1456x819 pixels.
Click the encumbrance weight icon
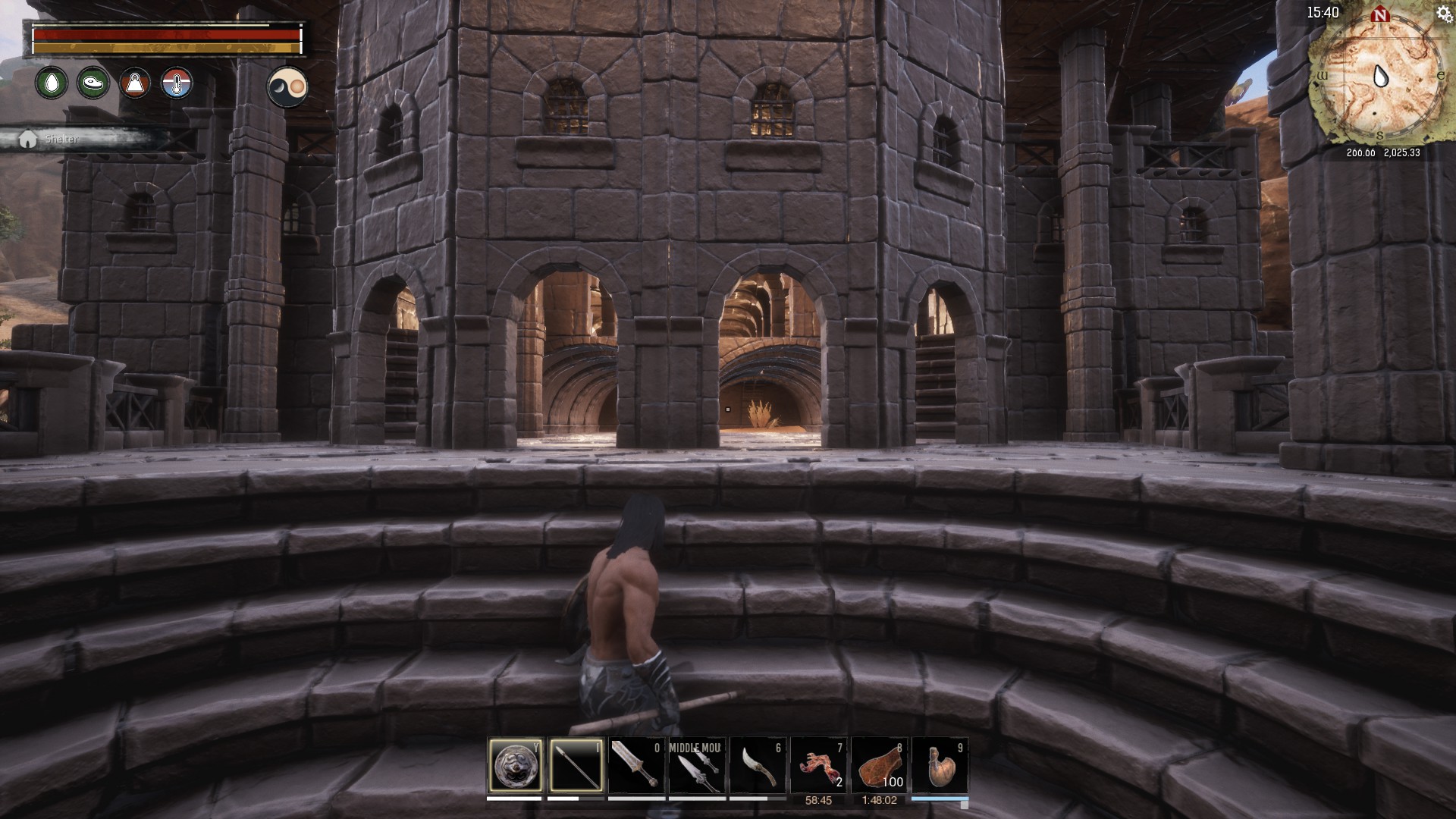[x=135, y=83]
